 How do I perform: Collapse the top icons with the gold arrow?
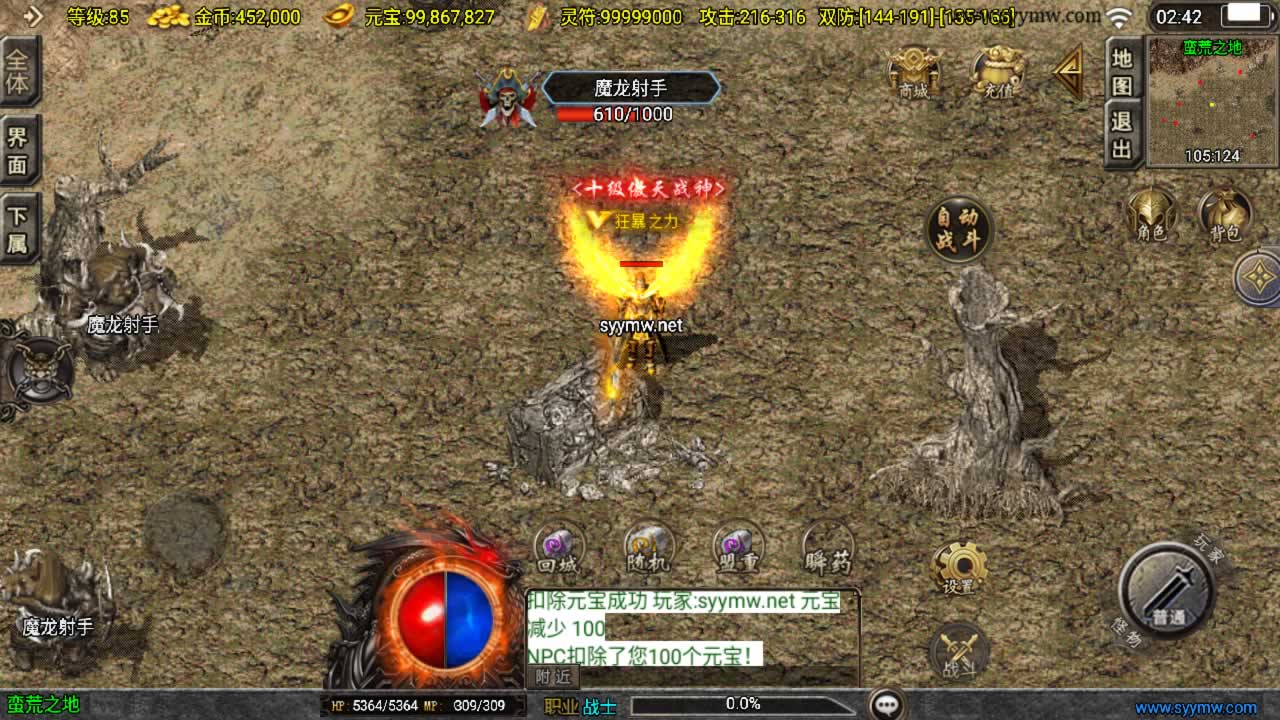point(1068,70)
